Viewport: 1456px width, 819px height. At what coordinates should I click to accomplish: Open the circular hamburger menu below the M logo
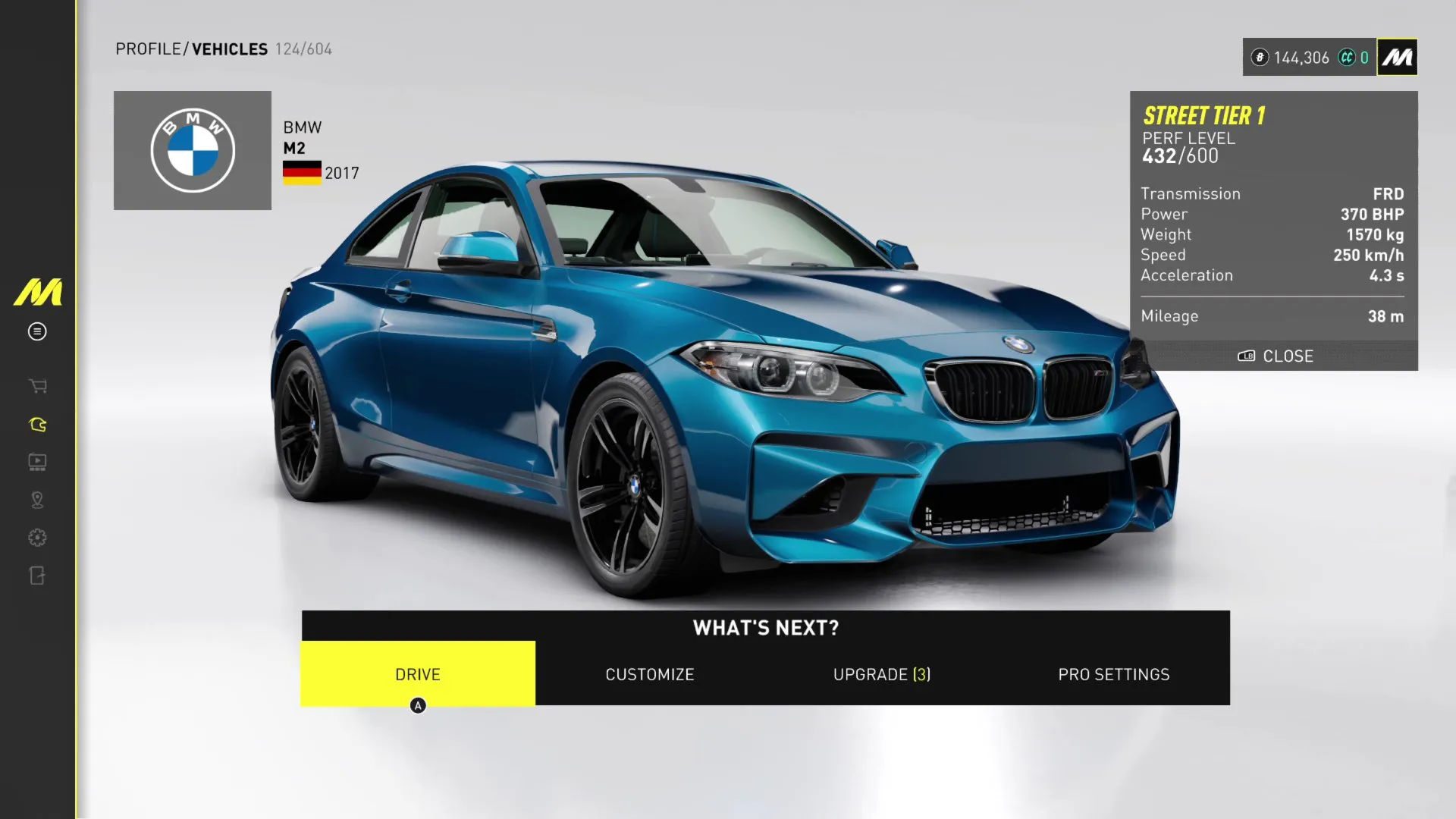click(36, 331)
